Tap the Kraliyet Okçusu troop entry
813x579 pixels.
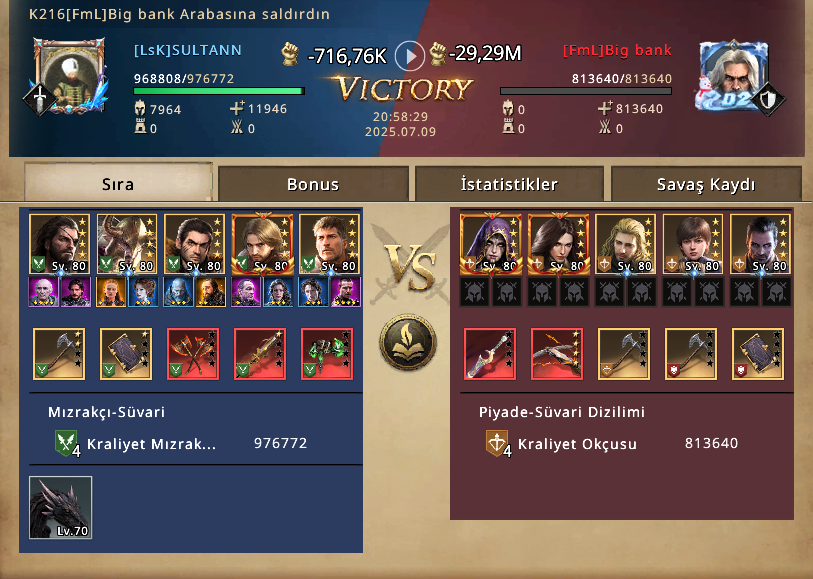coord(575,443)
